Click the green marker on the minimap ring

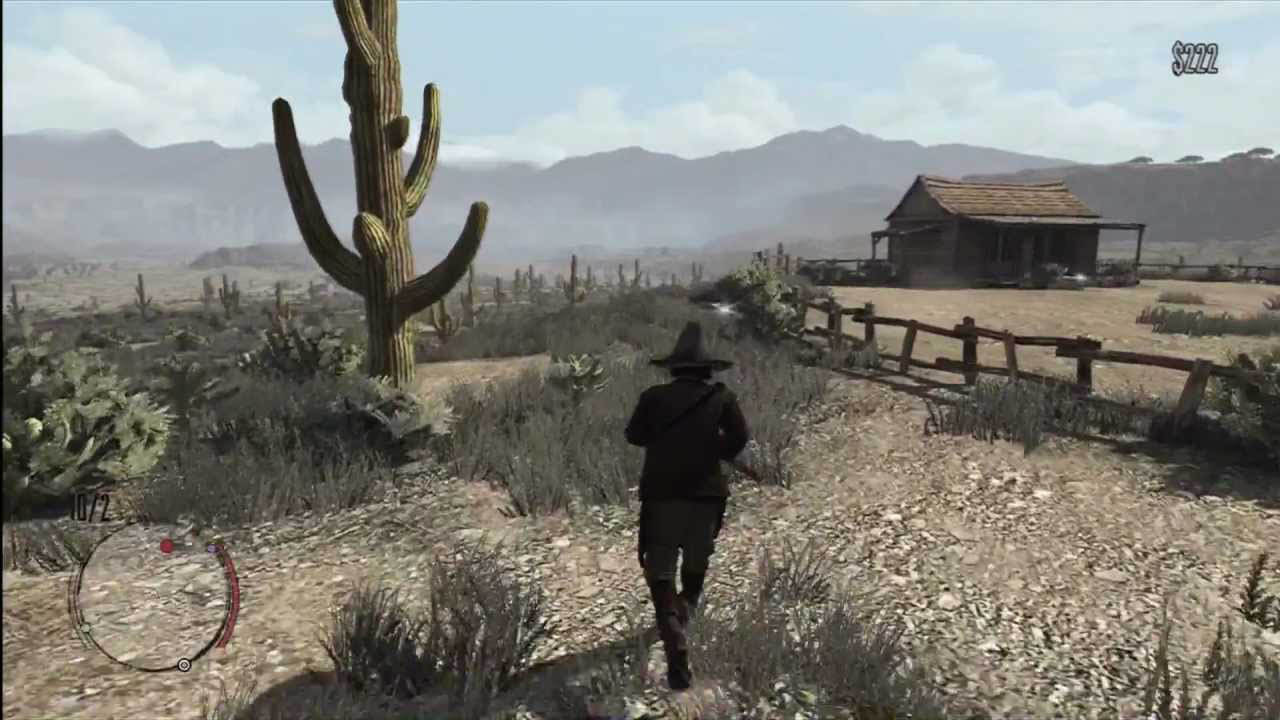[x=86, y=628]
